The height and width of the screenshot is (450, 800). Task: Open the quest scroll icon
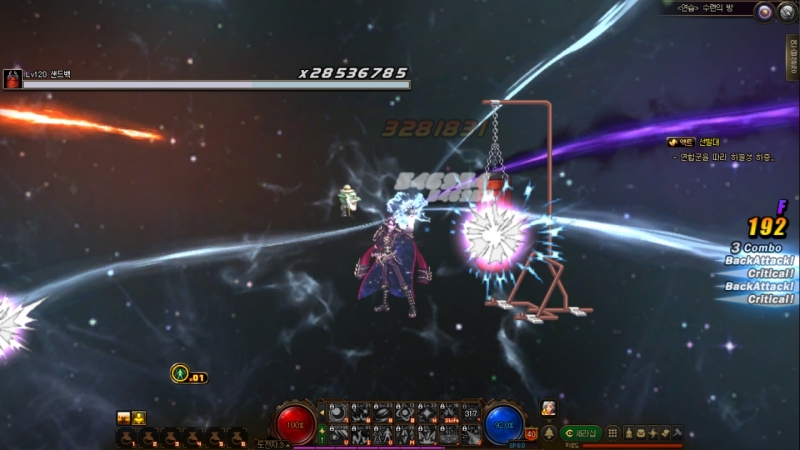[665, 433]
